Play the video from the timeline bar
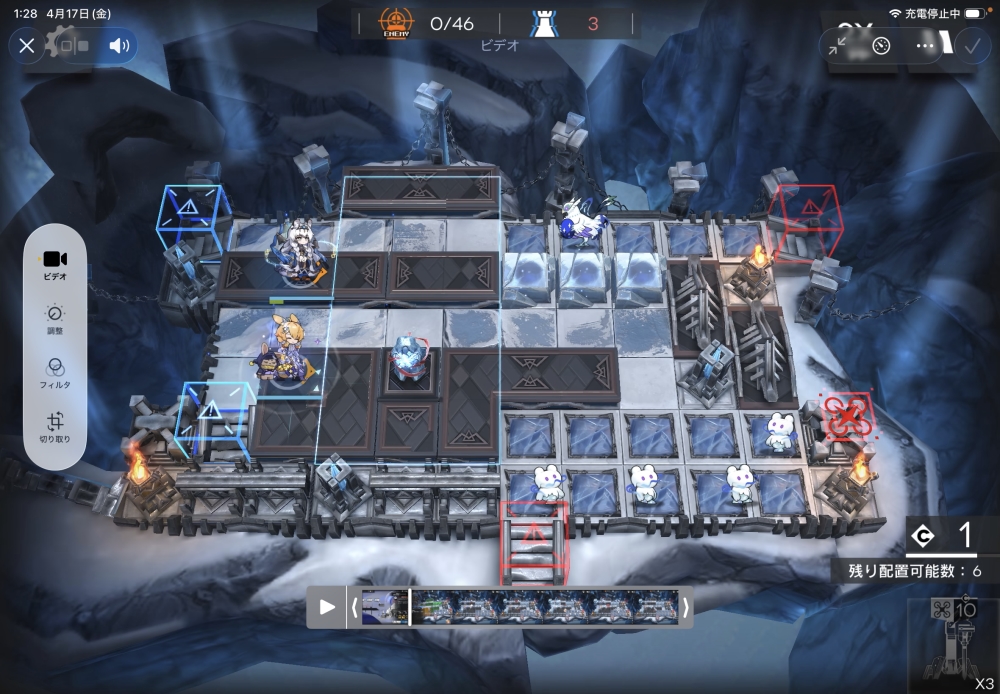This screenshot has width=1000, height=694. pyautogui.click(x=327, y=607)
